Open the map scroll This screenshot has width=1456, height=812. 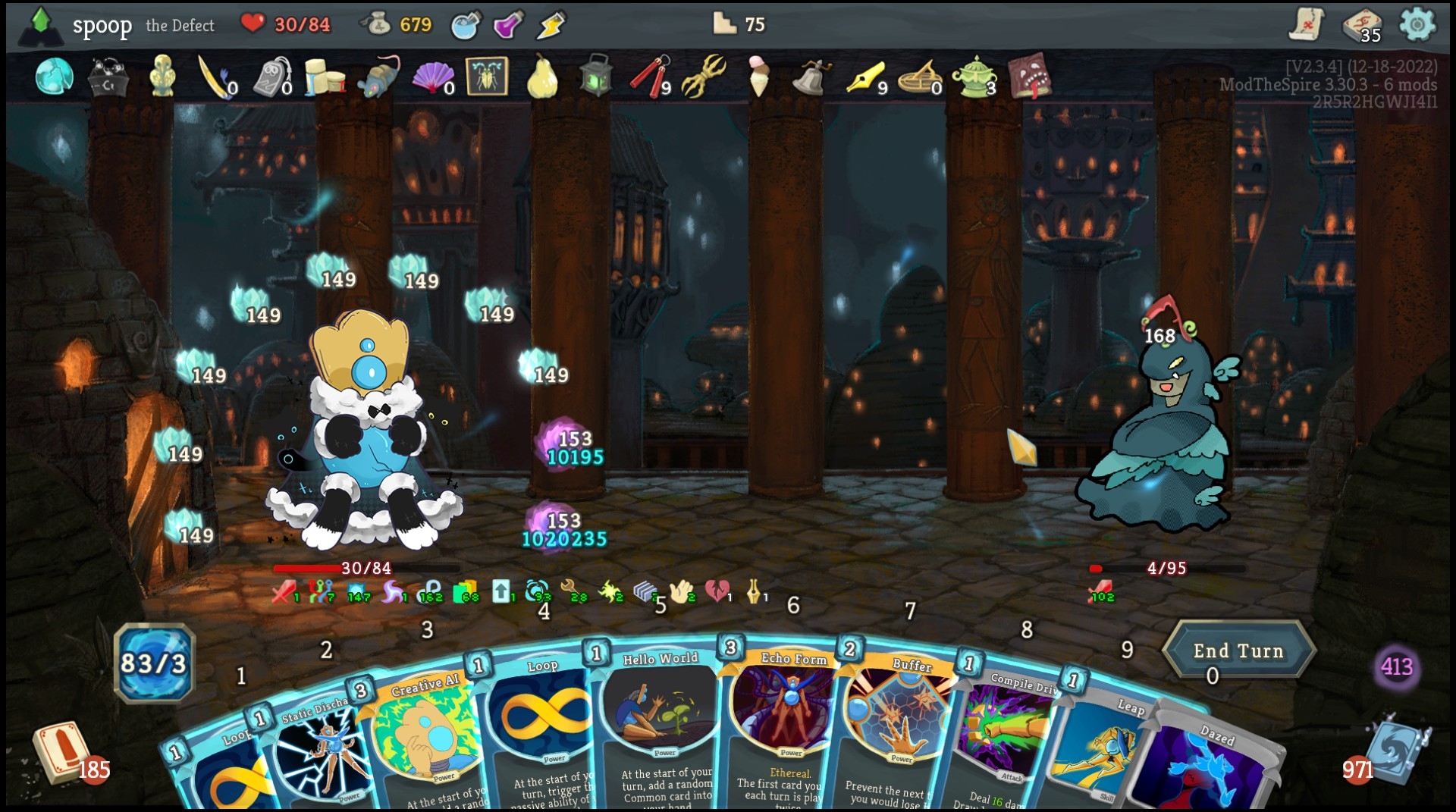tap(1306, 24)
